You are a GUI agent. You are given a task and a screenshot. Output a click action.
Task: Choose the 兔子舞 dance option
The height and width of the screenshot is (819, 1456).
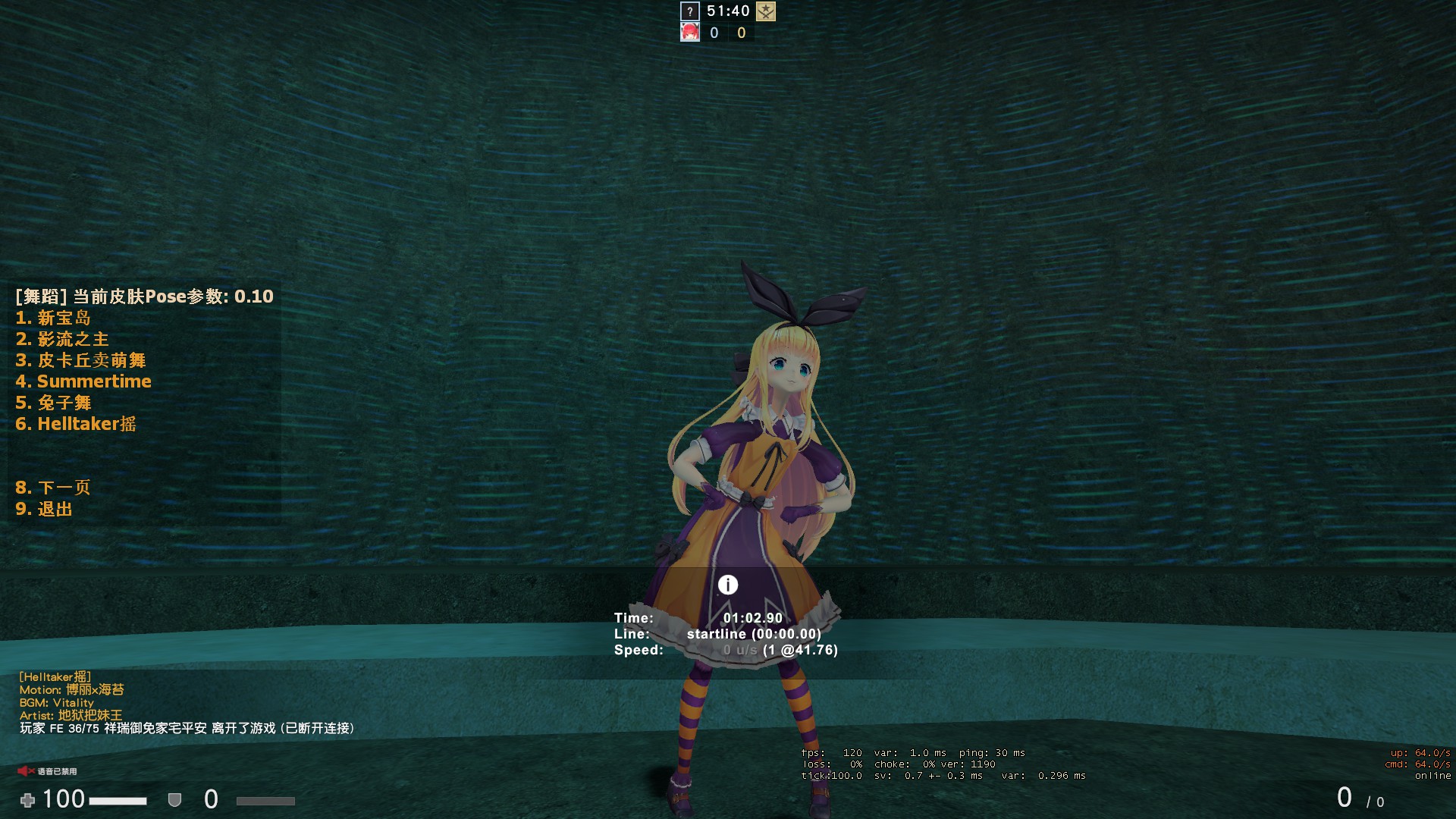point(53,403)
